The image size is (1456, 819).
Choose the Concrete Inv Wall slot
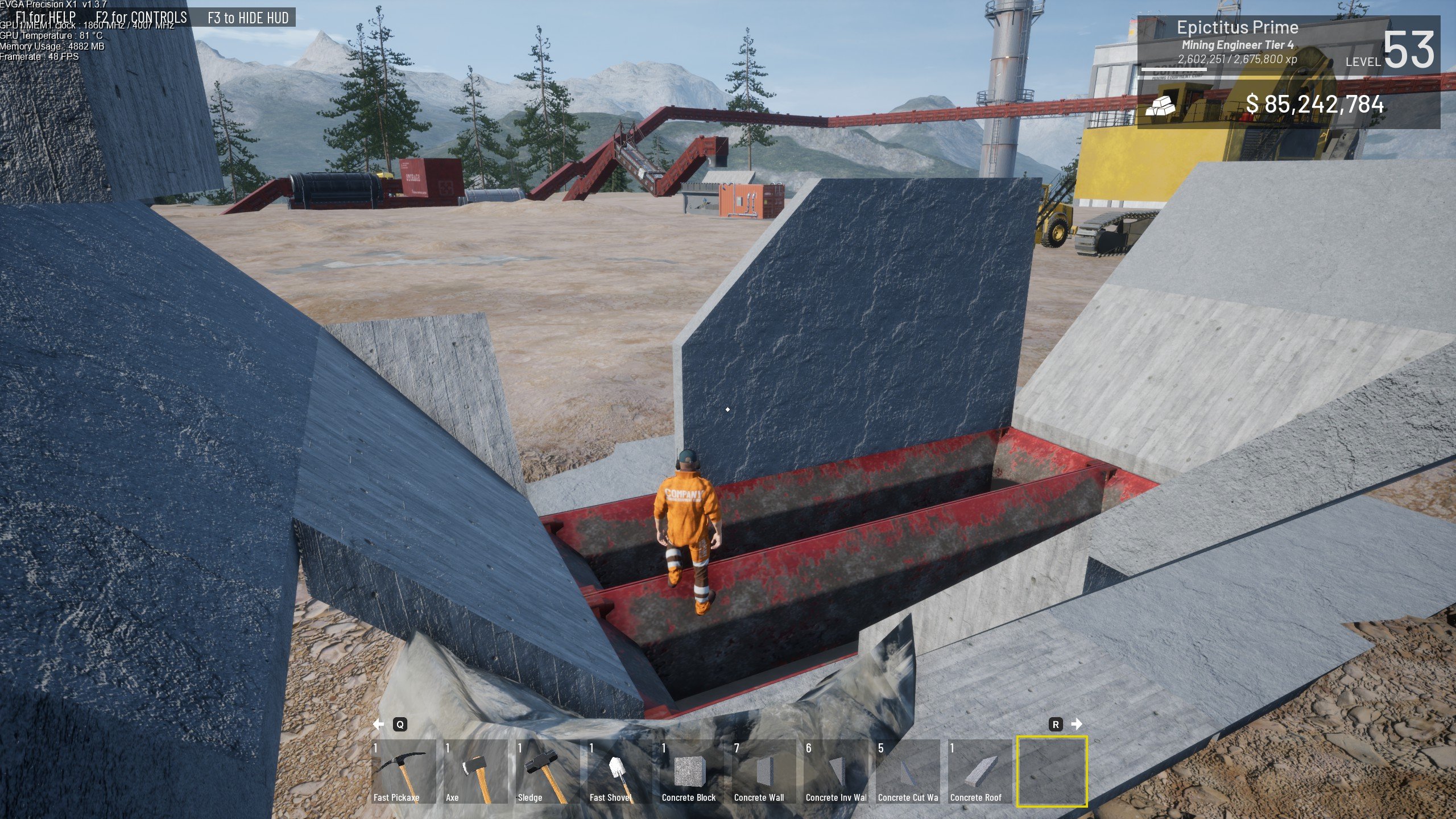tap(836, 771)
